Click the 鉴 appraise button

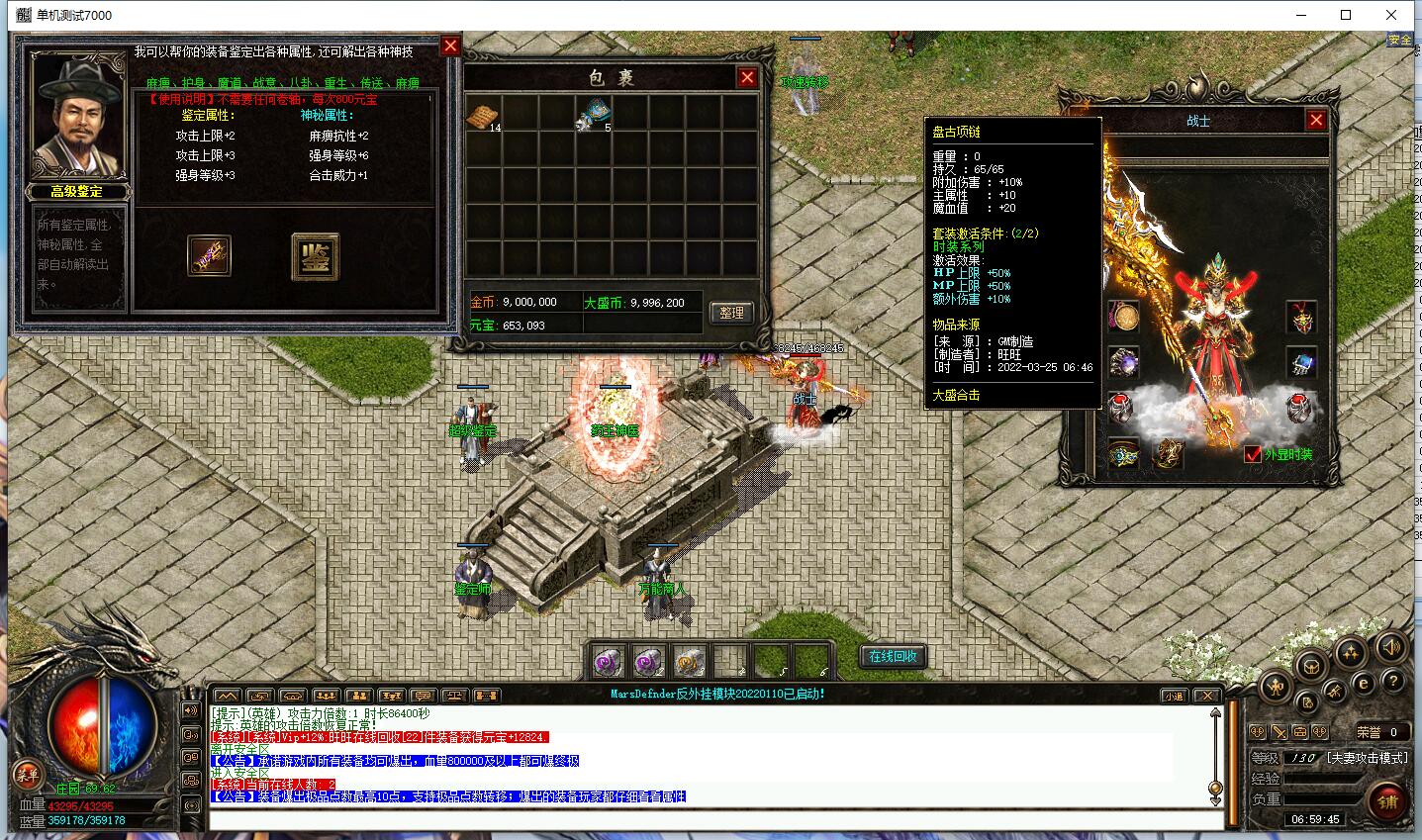316,257
